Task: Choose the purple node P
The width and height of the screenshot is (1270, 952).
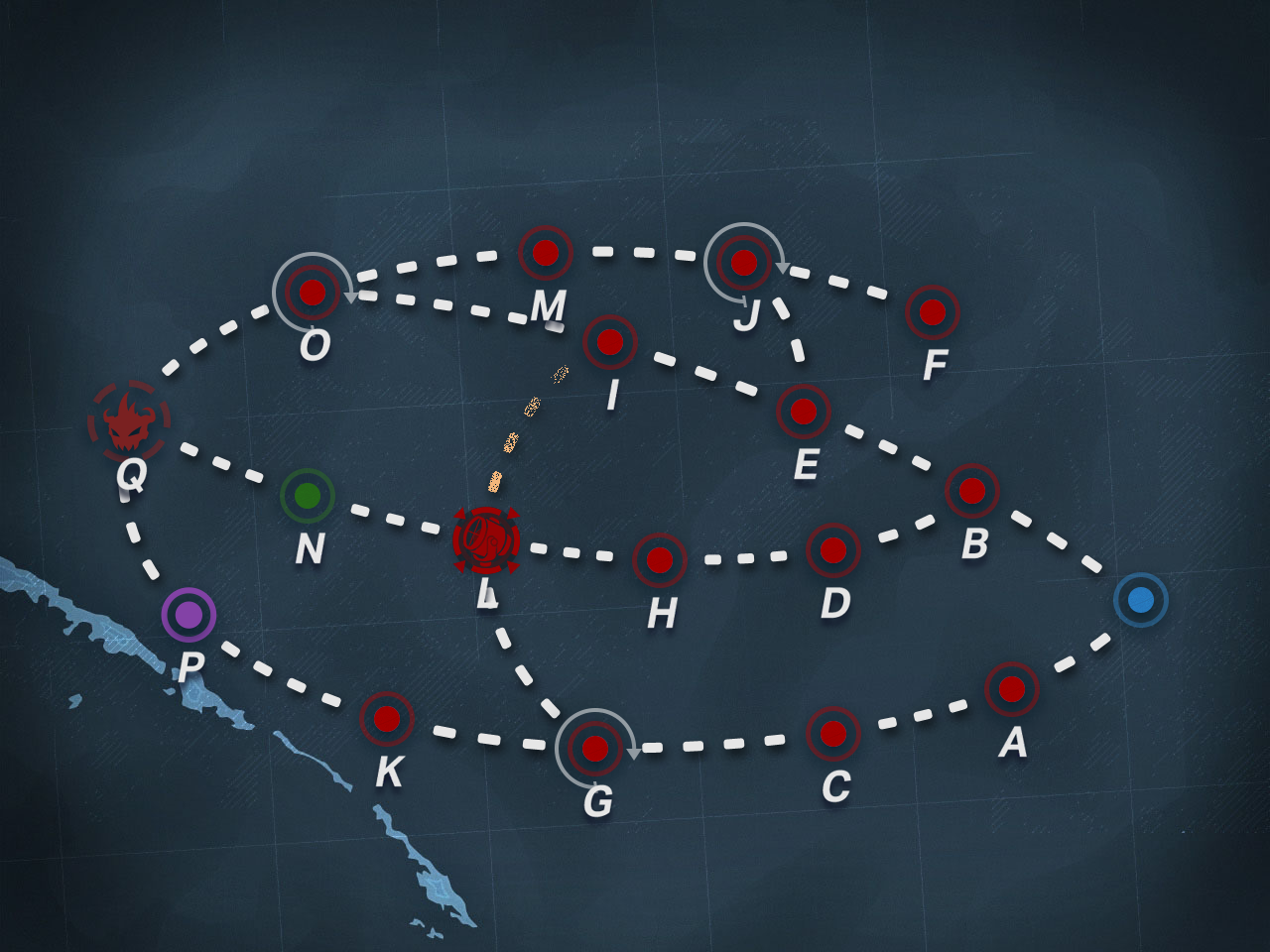Action: click(189, 615)
